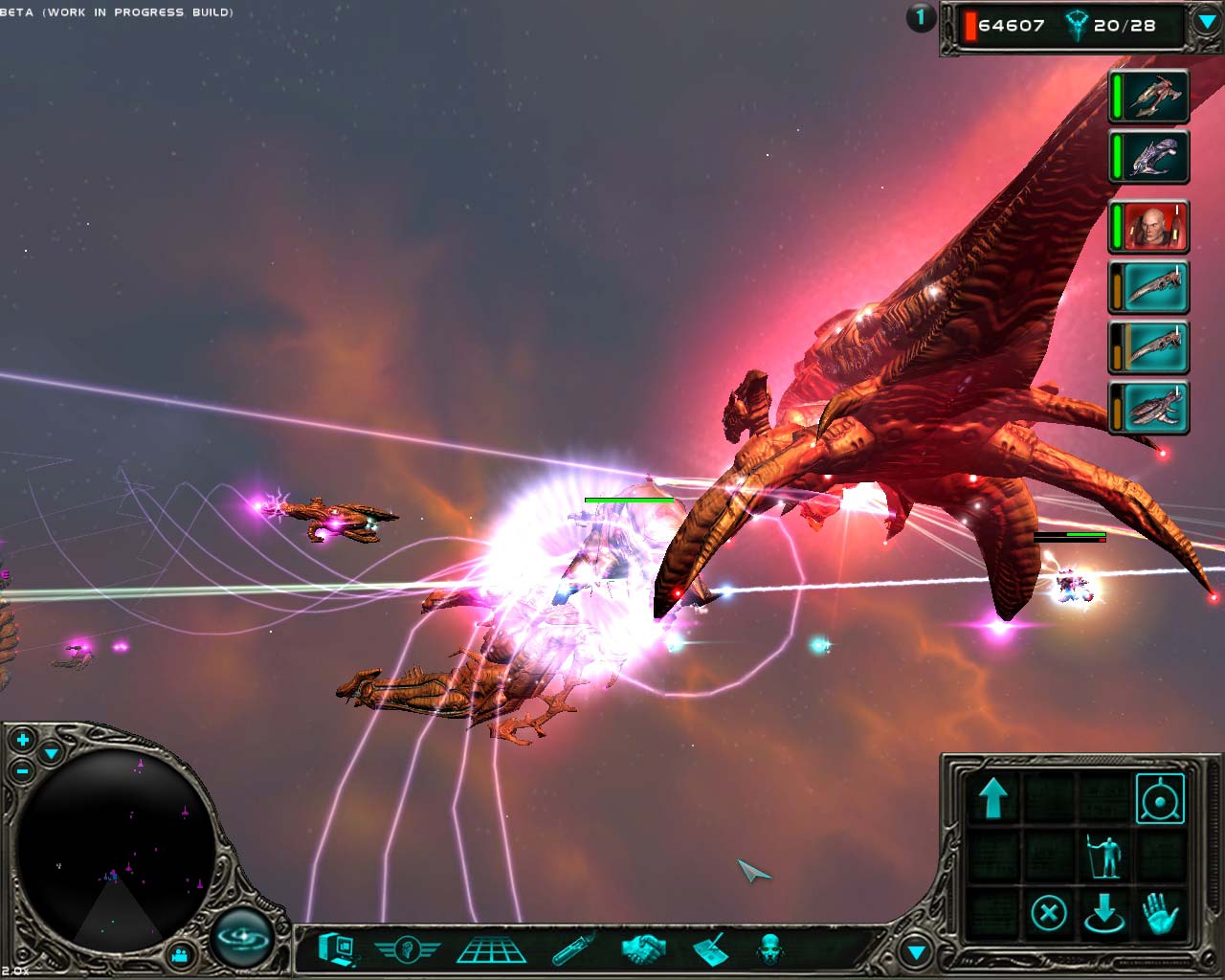Choose the standing guard figure command
This screenshot has width=1225, height=980.
pos(1104,856)
